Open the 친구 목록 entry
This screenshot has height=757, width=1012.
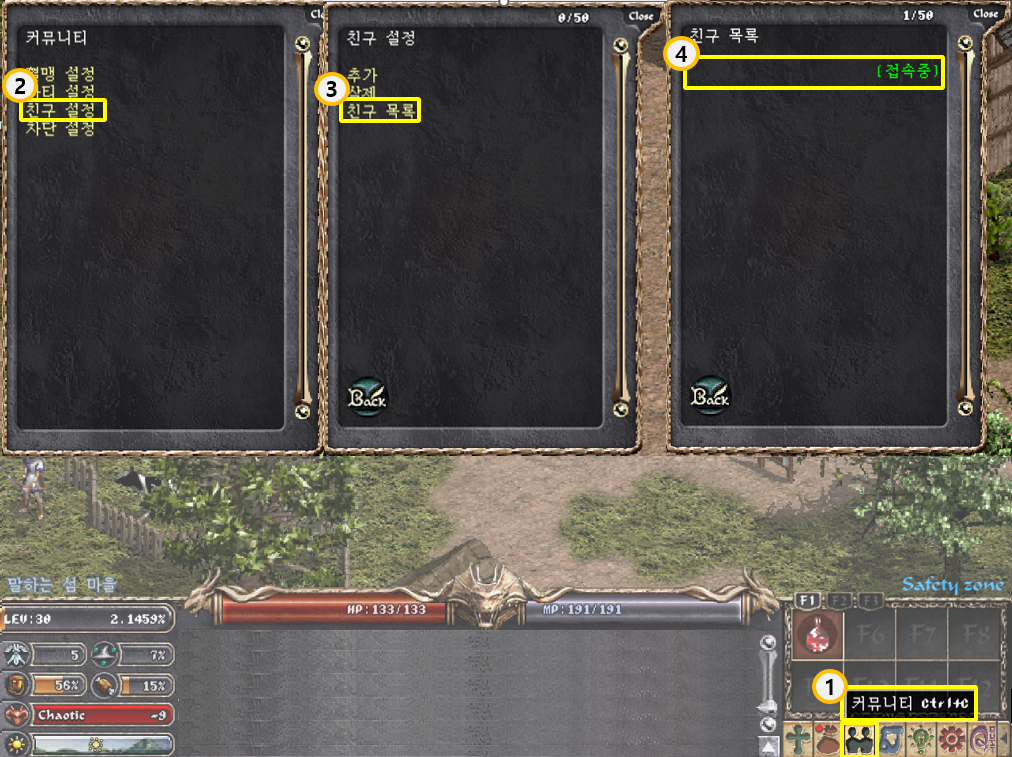pyautogui.click(x=380, y=110)
